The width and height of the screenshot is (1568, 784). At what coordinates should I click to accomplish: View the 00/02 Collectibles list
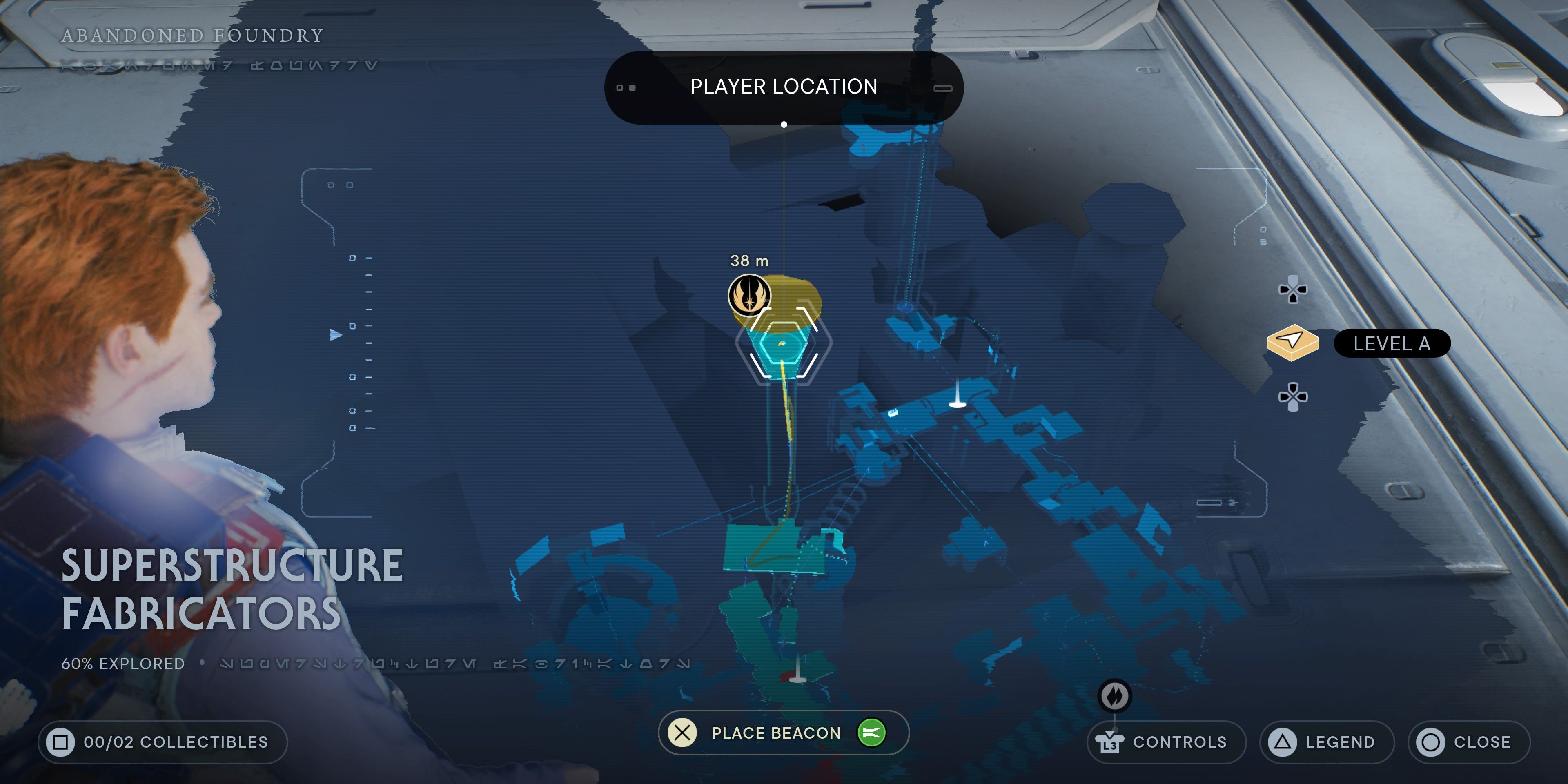click(x=163, y=742)
